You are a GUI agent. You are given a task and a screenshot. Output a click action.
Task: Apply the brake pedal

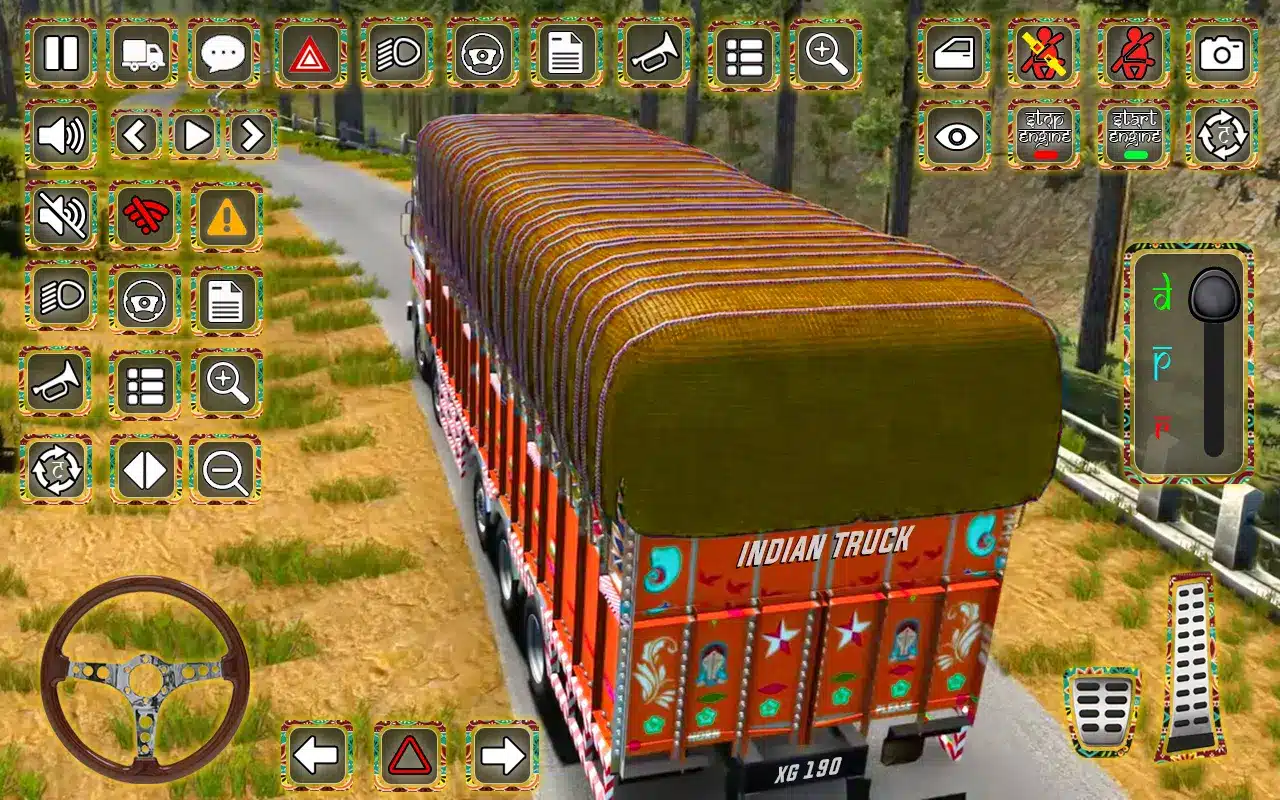[x=1102, y=711]
